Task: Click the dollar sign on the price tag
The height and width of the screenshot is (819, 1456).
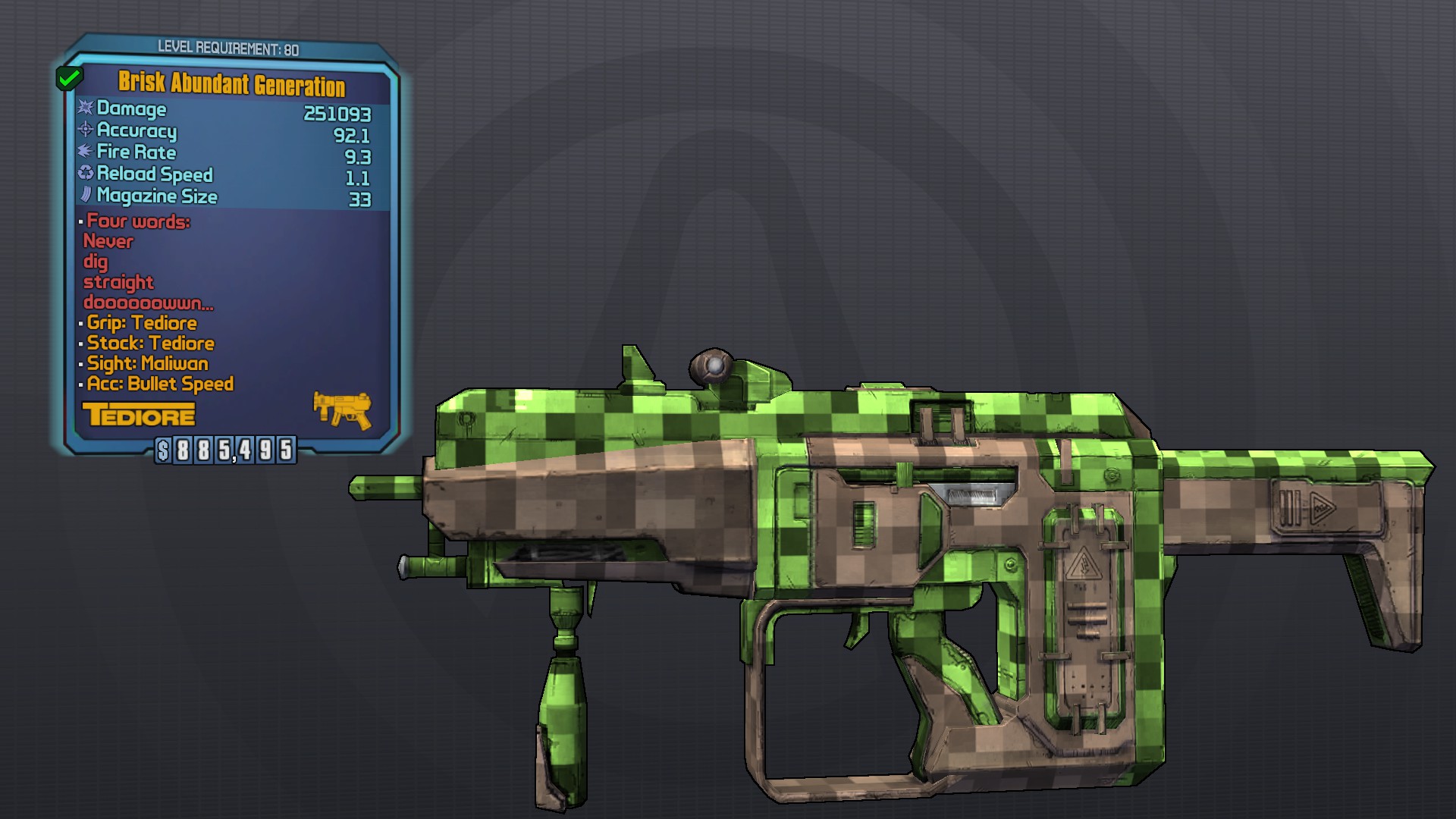Action: pyautogui.click(x=162, y=450)
